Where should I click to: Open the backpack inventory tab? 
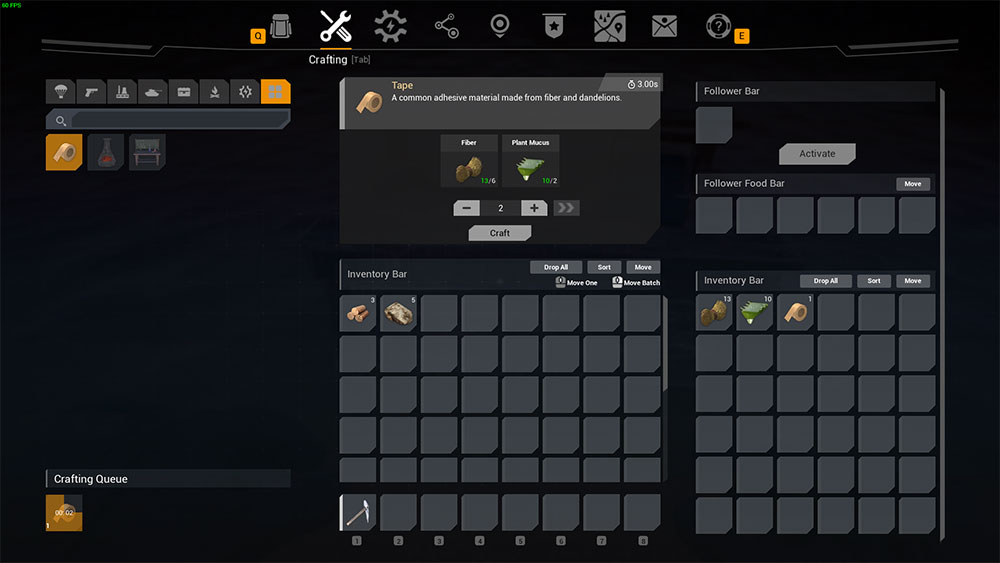pos(281,26)
